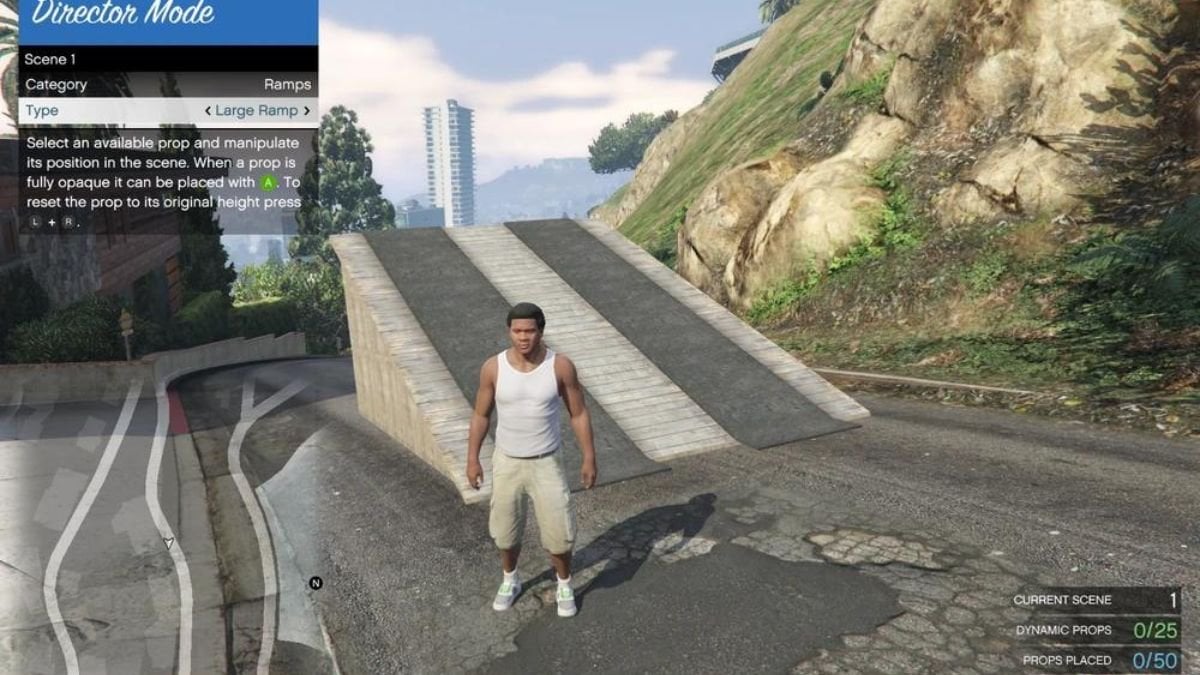Select the Category Ramps menu row
This screenshot has width=1200, height=675.
tap(168, 85)
